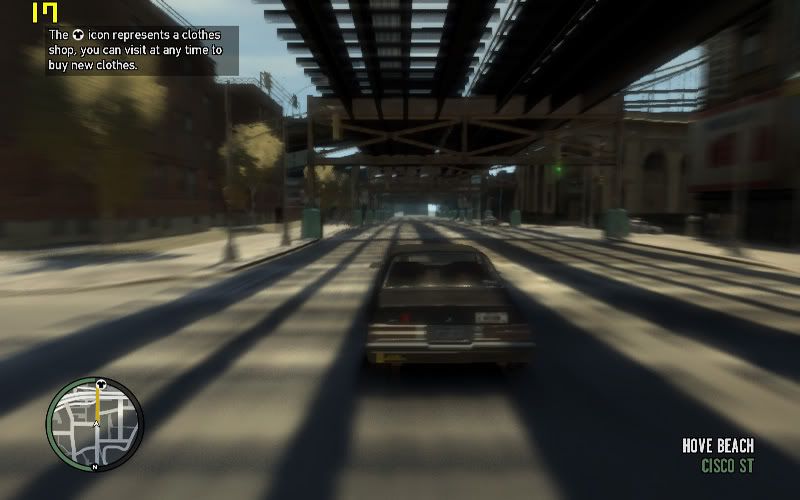The width and height of the screenshot is (800, 500).
Task: Click the player arrow on the minimap
Action: tap(96, 424)
